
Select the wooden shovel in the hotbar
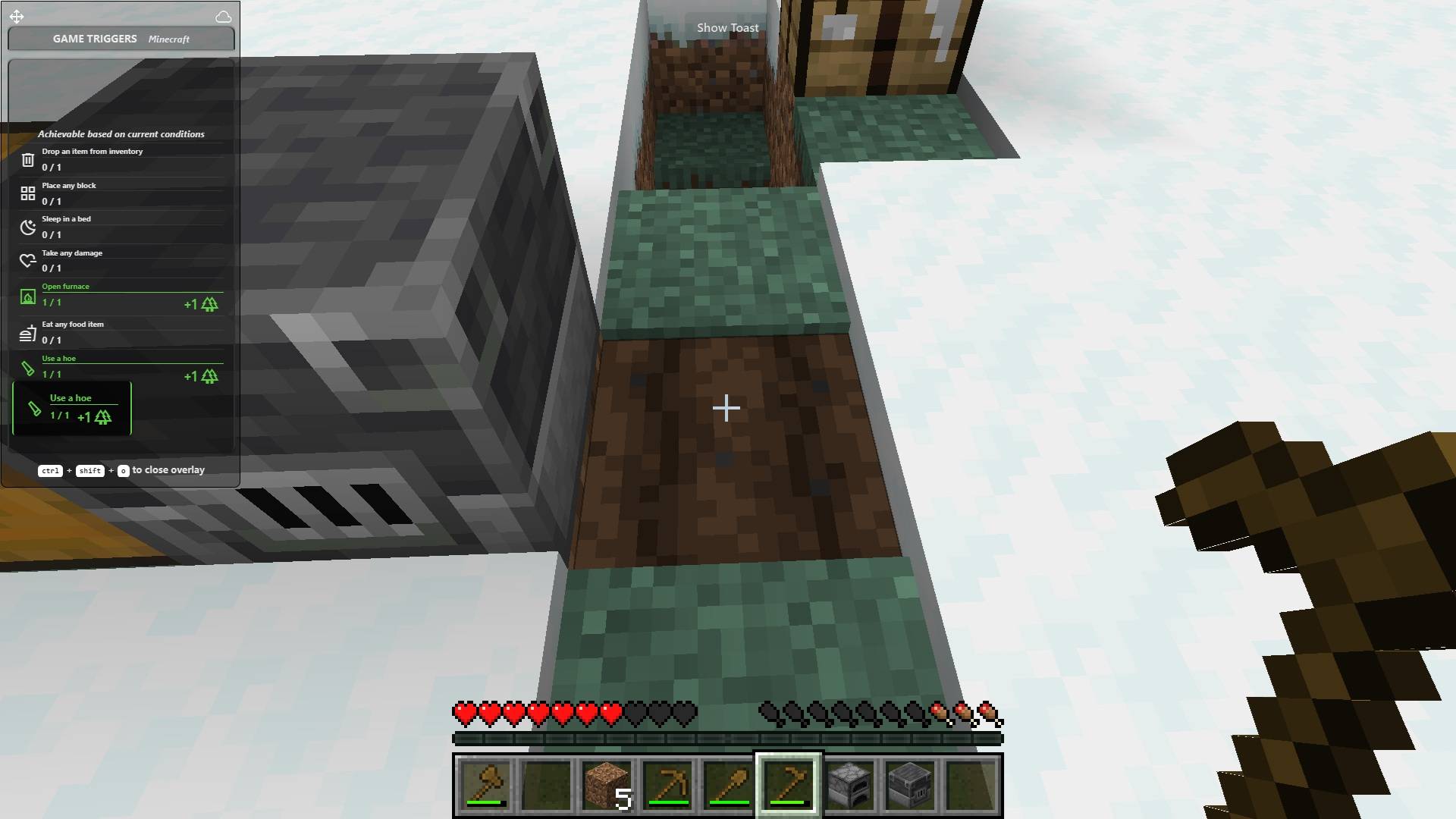728,785
